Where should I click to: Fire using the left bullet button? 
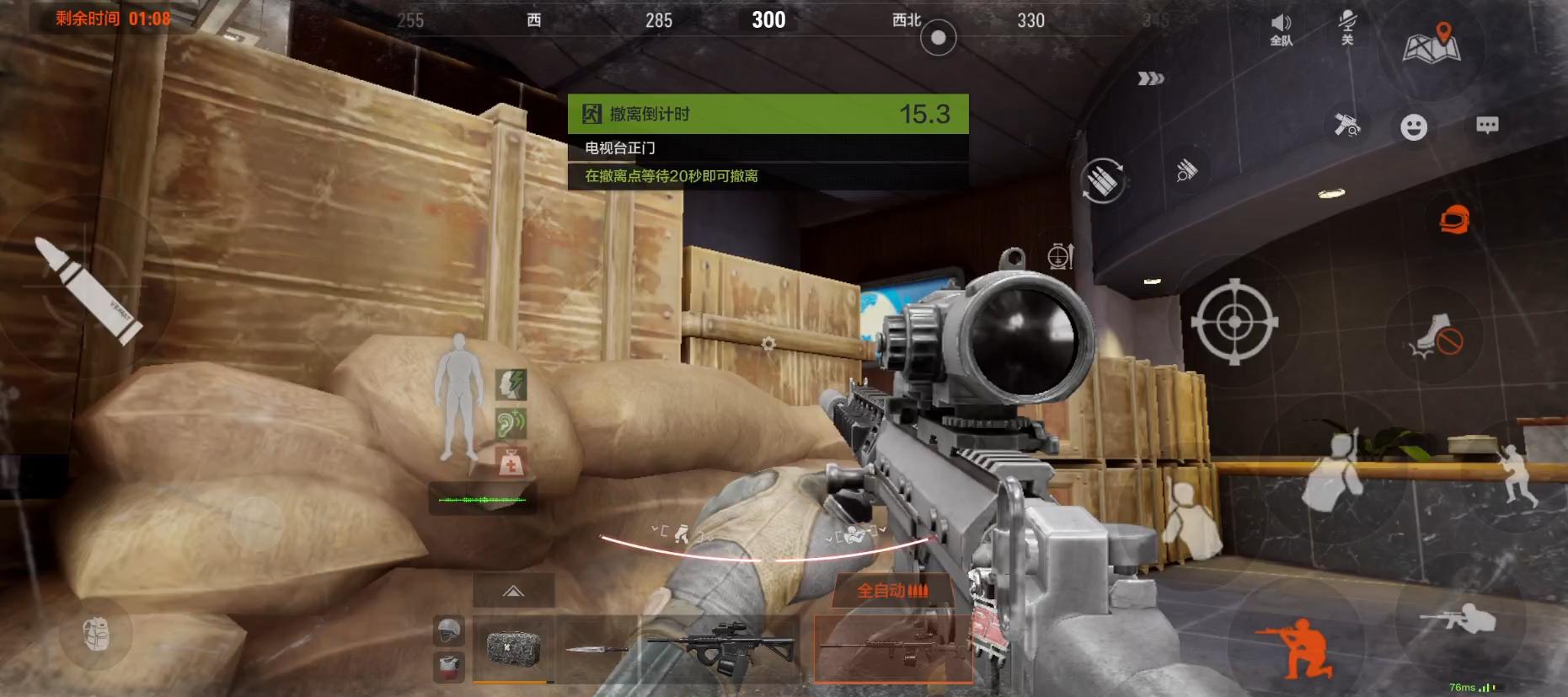[88, 289]
